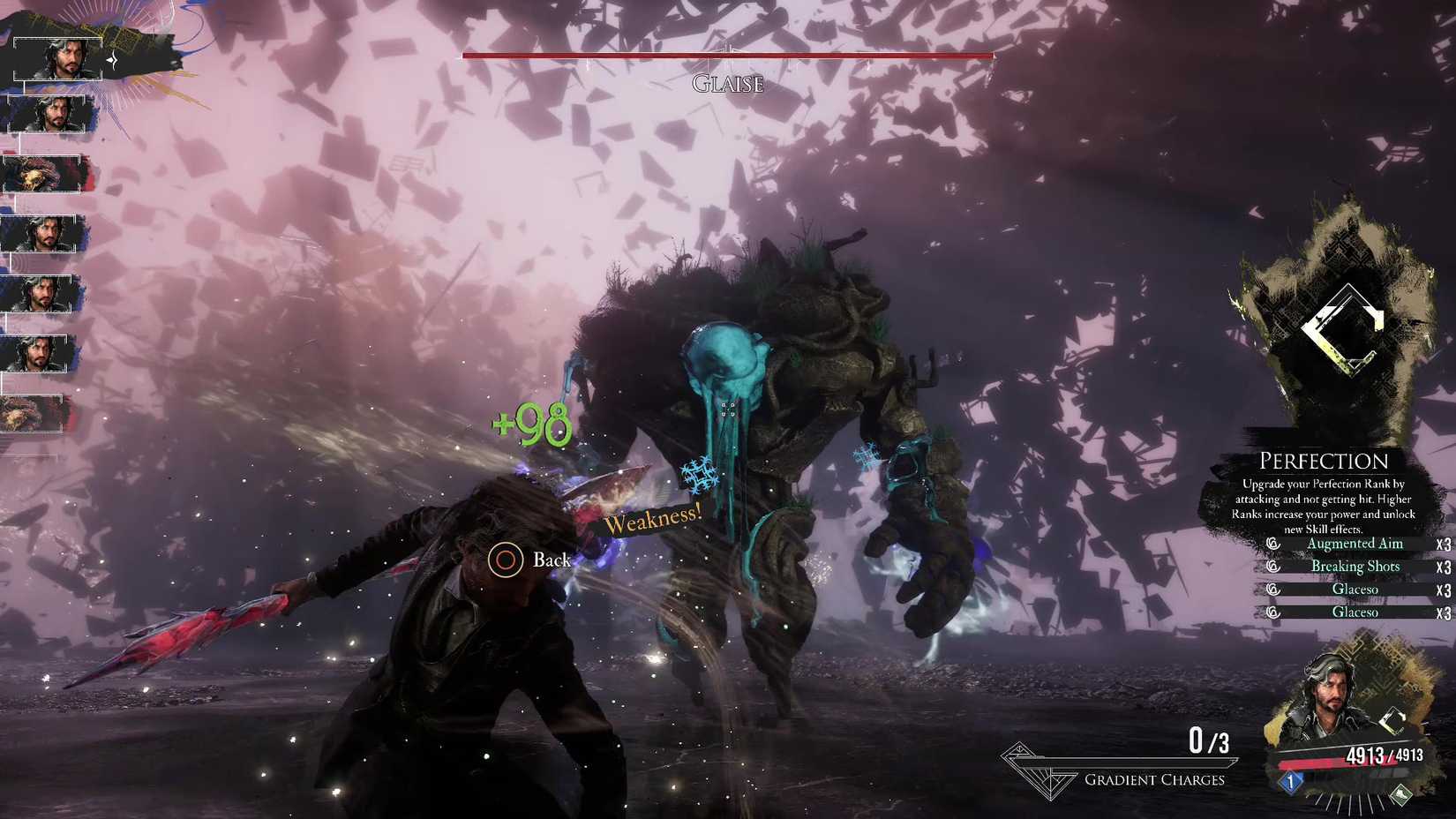
Task: Click the green boot icon near the portrait
Action: click(1400, 795)
